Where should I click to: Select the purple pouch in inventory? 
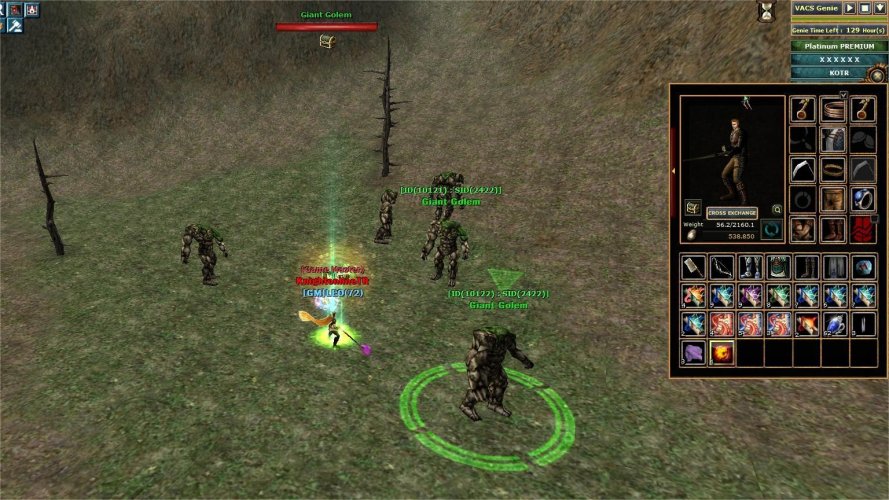tap(693, 352)
